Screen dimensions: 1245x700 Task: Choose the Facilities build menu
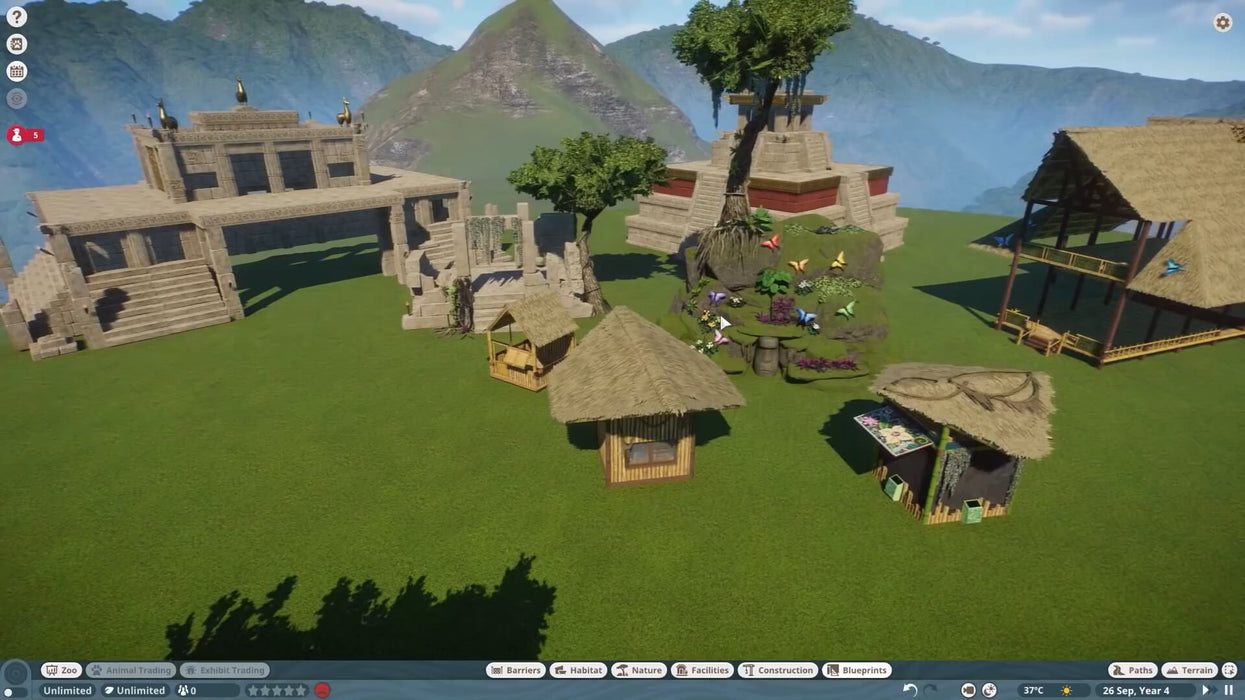click(x=702, y=670)
